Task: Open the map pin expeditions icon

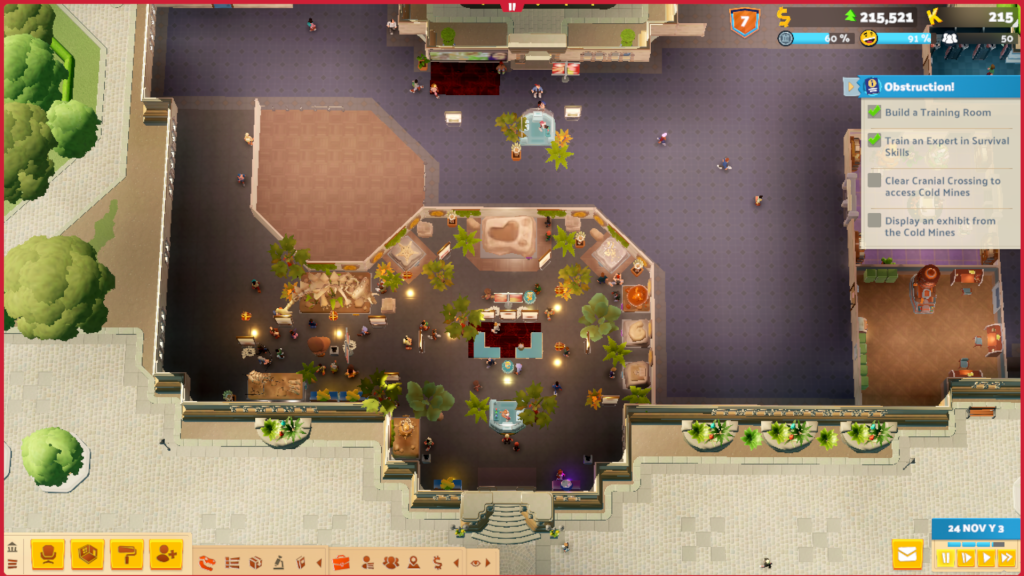Action: pos(413,562)
